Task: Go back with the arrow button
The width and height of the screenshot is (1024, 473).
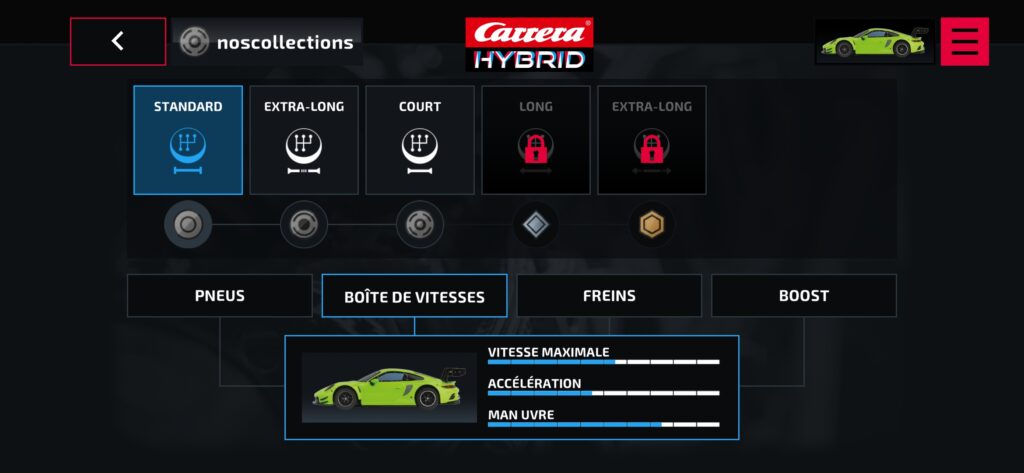Action: [x=118, y=41]
